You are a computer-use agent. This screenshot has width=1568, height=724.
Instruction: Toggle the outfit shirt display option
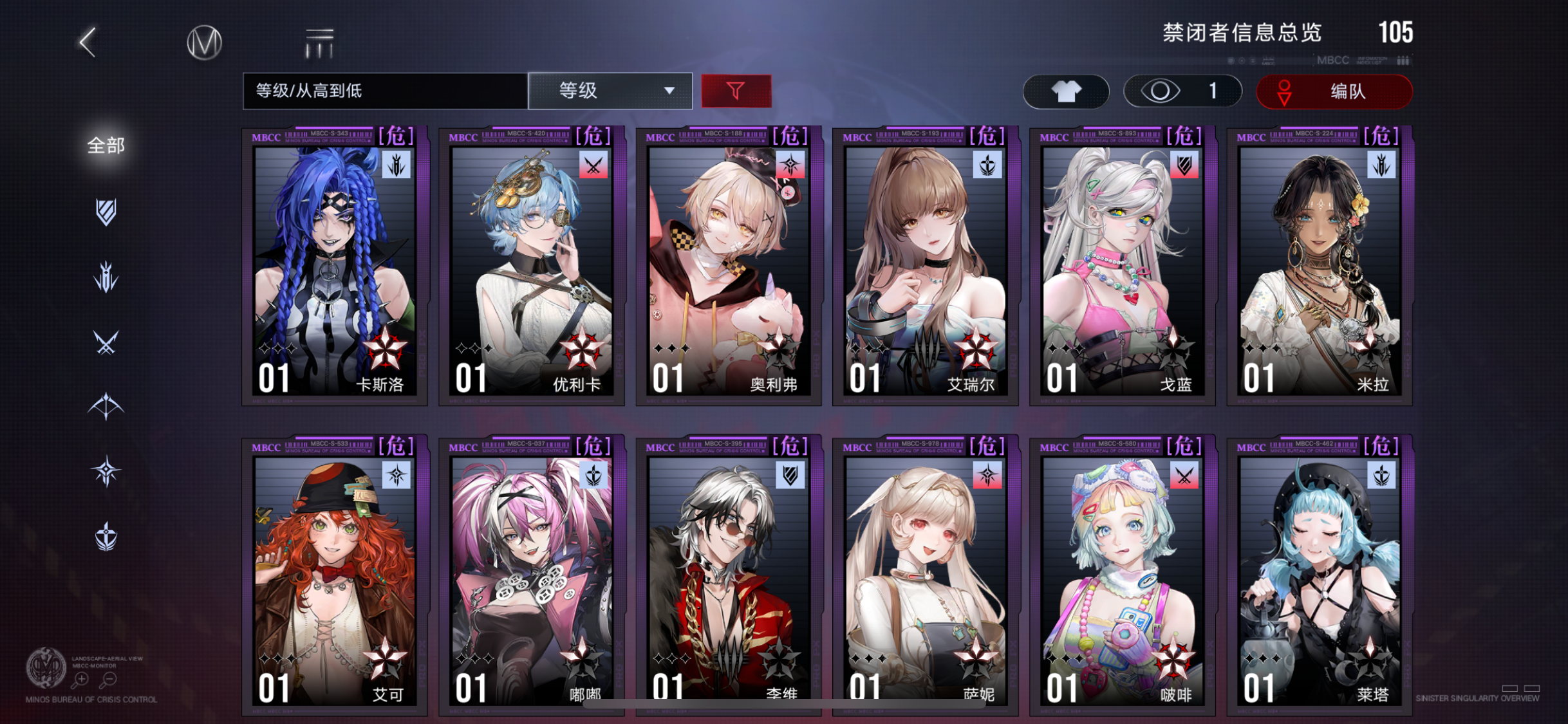1065,91
